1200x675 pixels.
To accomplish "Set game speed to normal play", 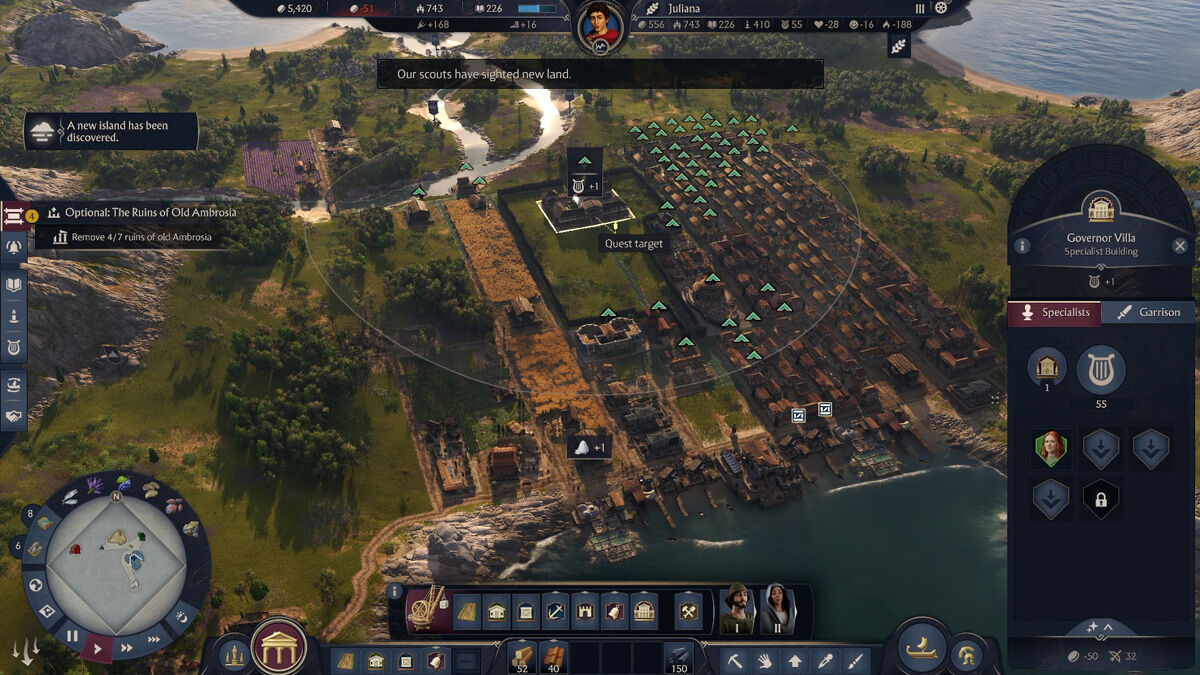I will coord(98,648).
